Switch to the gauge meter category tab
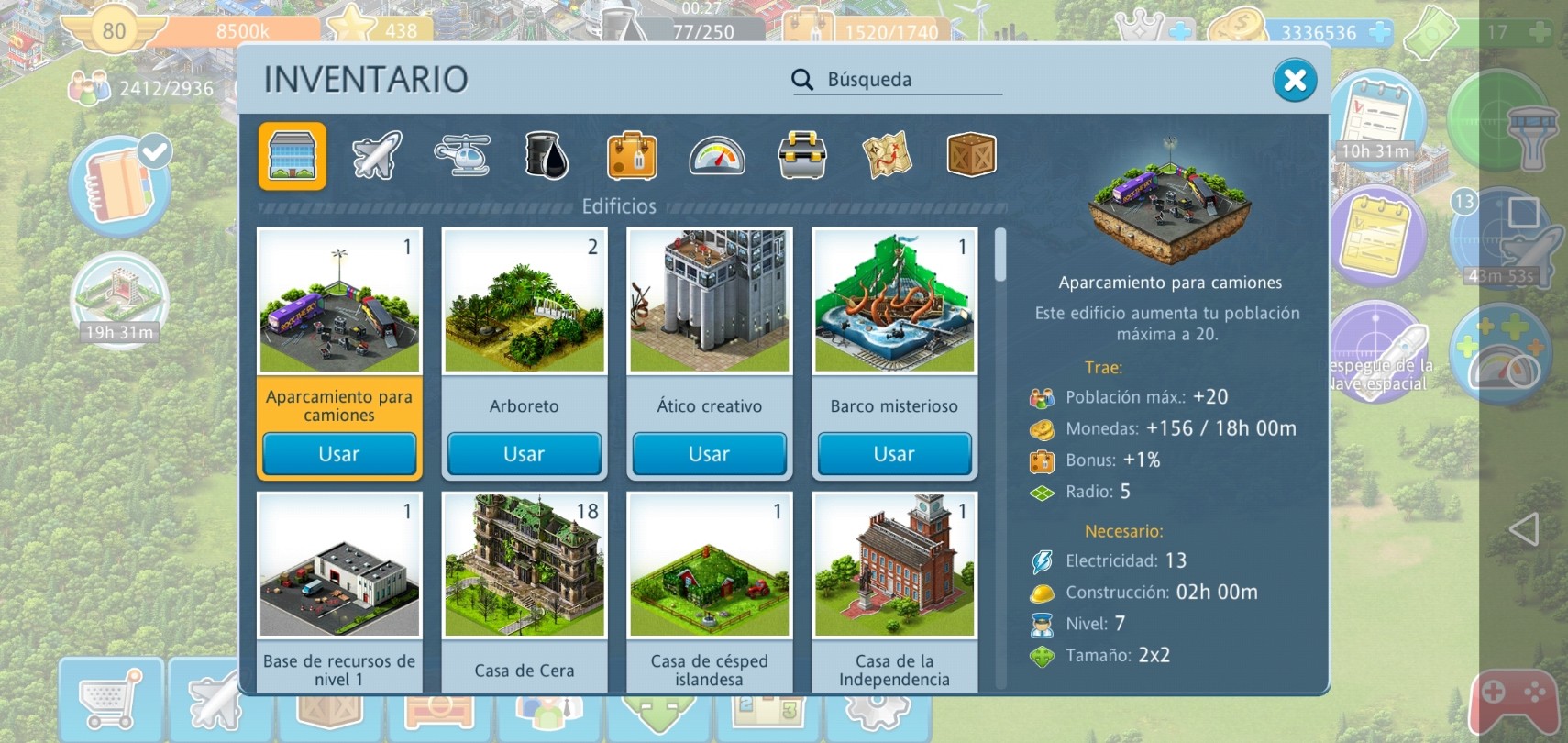 pos(717,155)
